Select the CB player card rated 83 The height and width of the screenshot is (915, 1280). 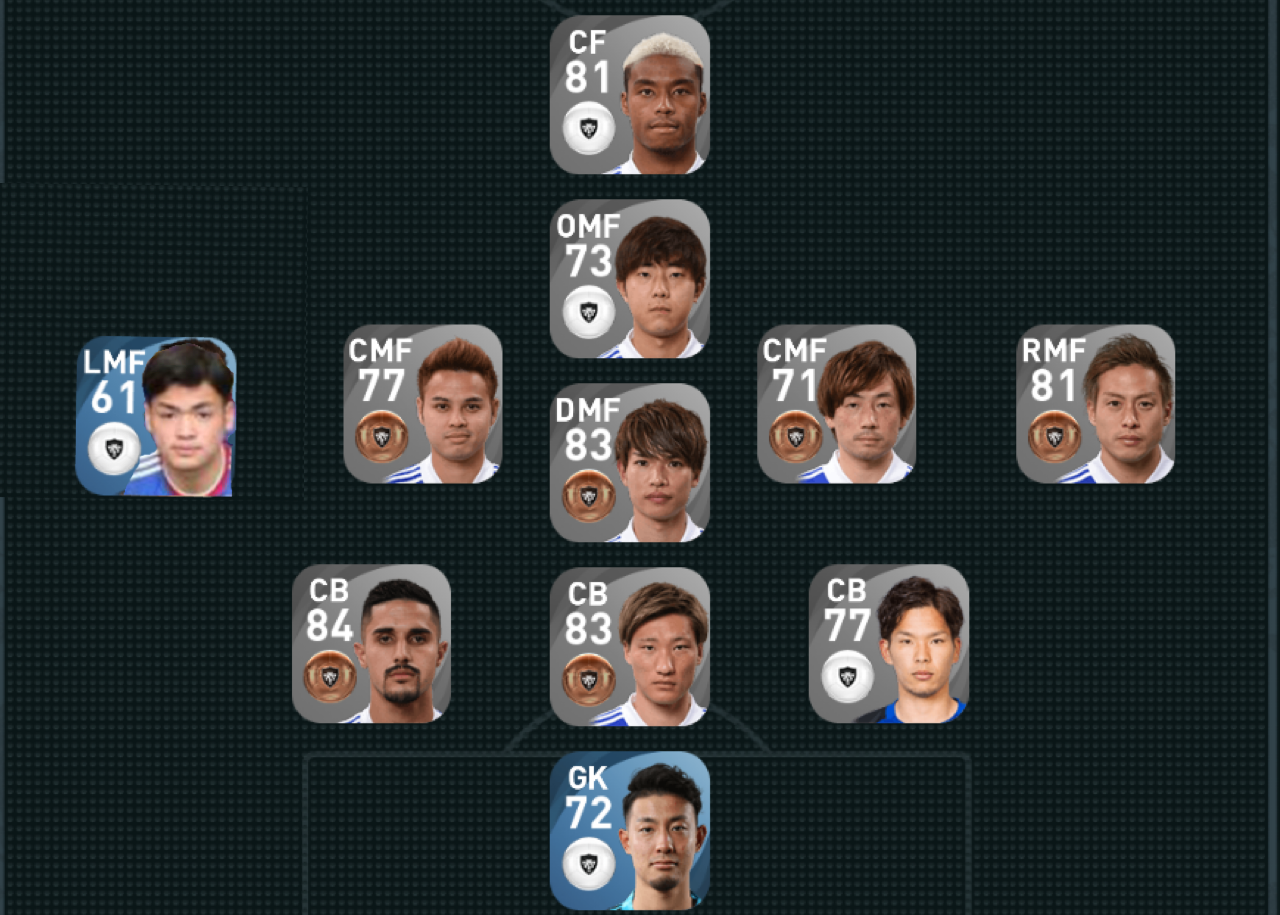(630, 646)
